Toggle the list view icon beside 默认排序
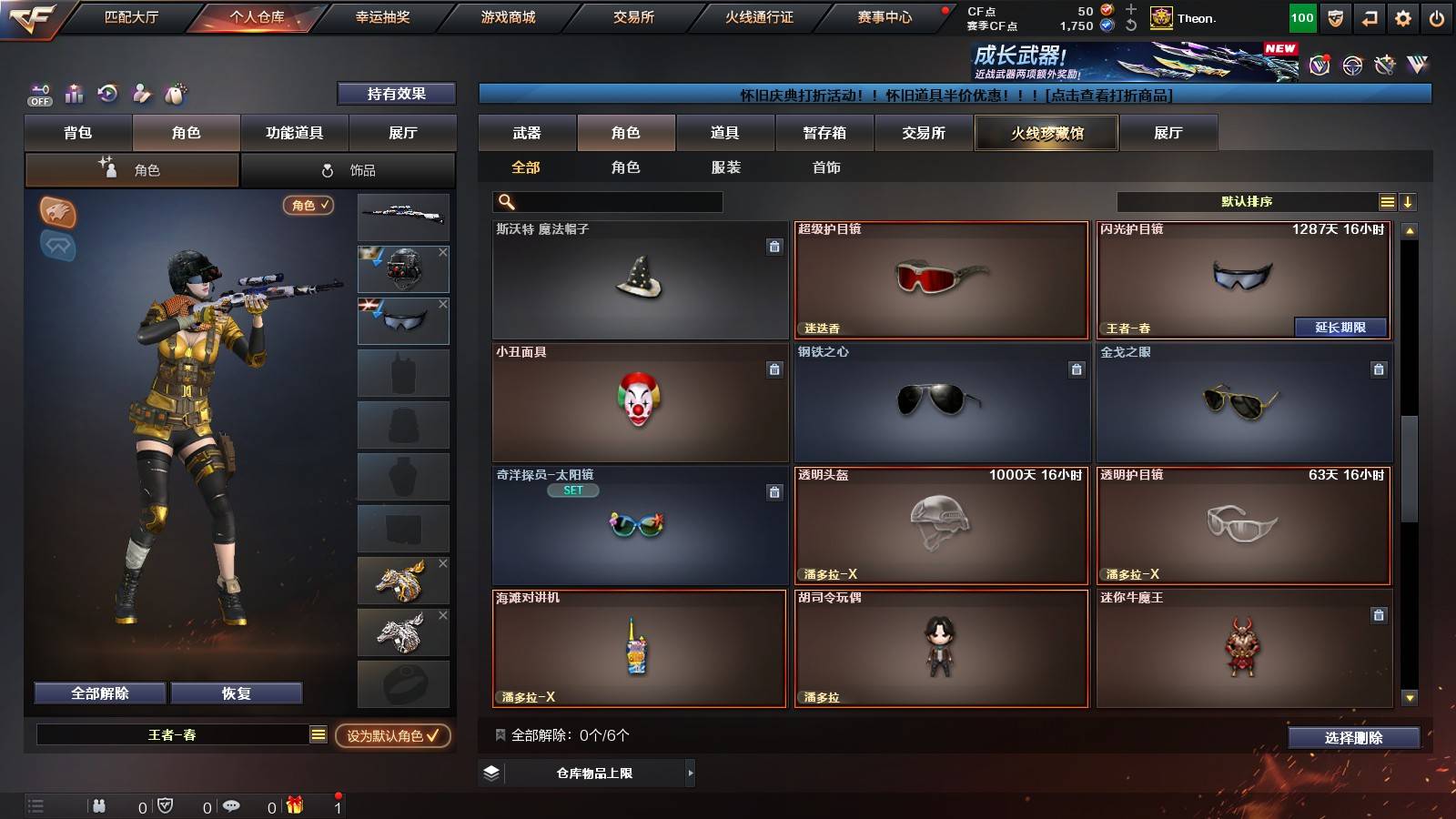 1388,201
